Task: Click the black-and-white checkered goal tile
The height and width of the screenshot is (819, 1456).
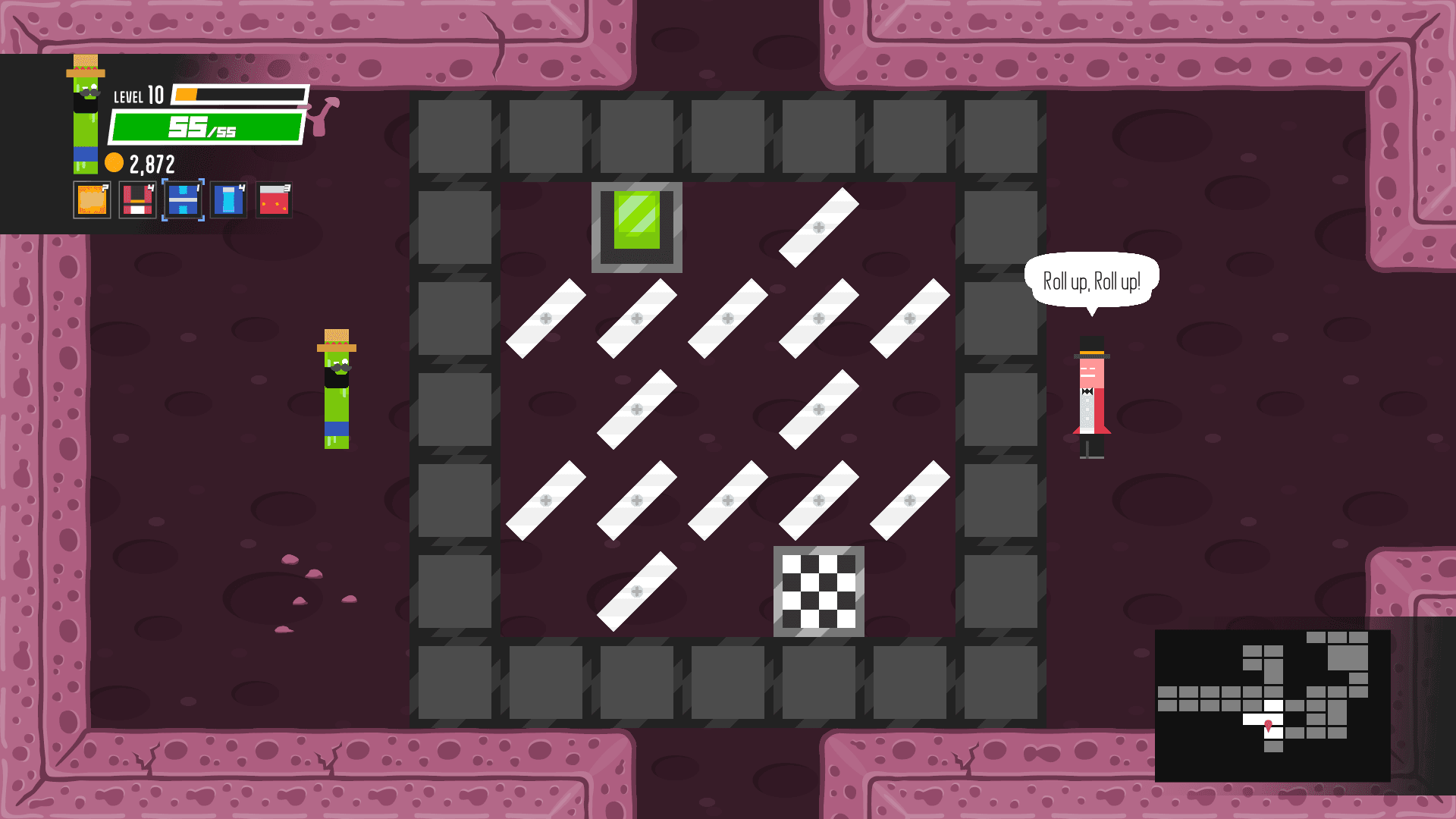Action: (819, 590)
